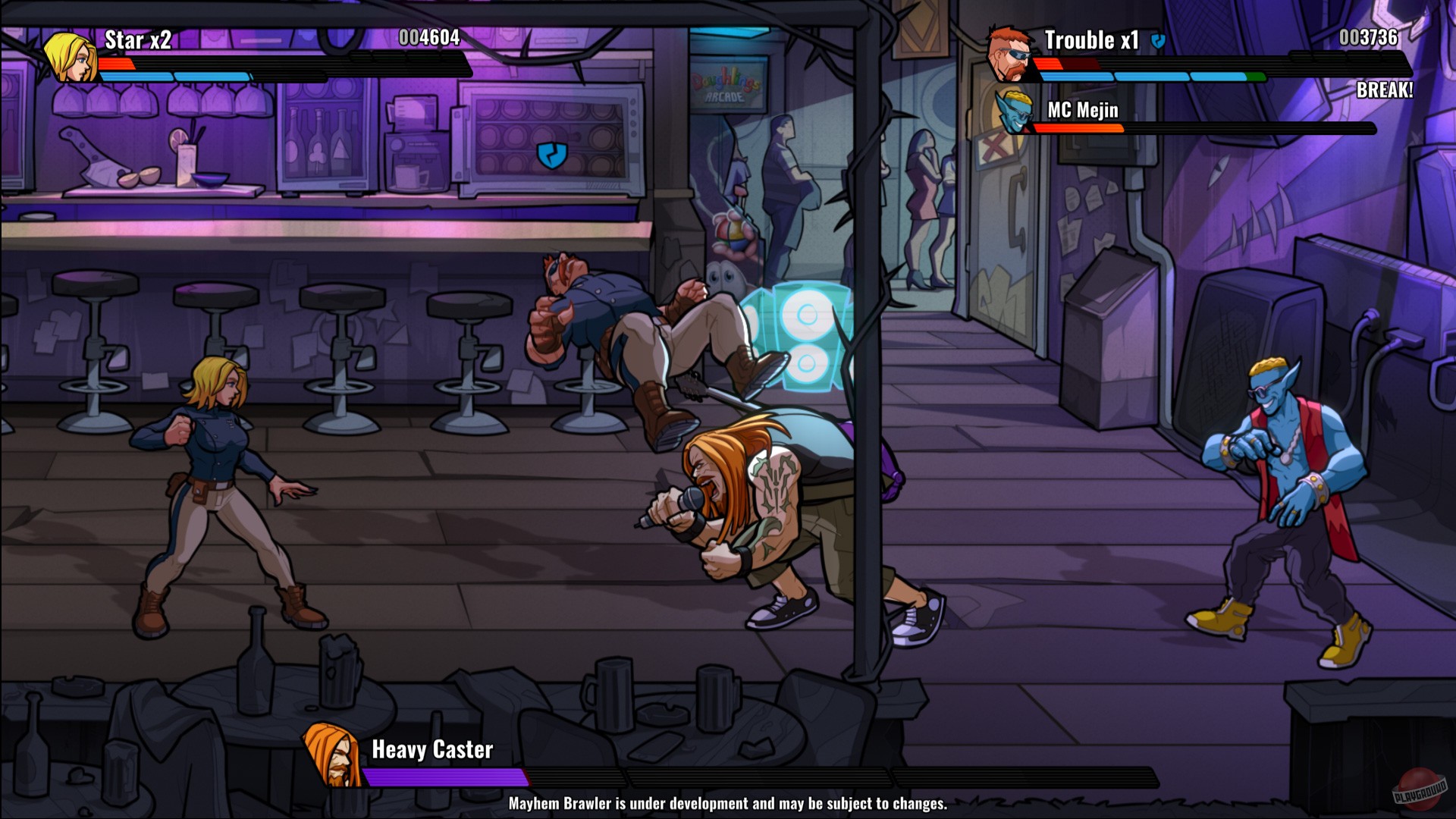Click Star's score reading 004604
Image resolution: width=1456 pixels, height=819 pixels.
tap(428, 38)
